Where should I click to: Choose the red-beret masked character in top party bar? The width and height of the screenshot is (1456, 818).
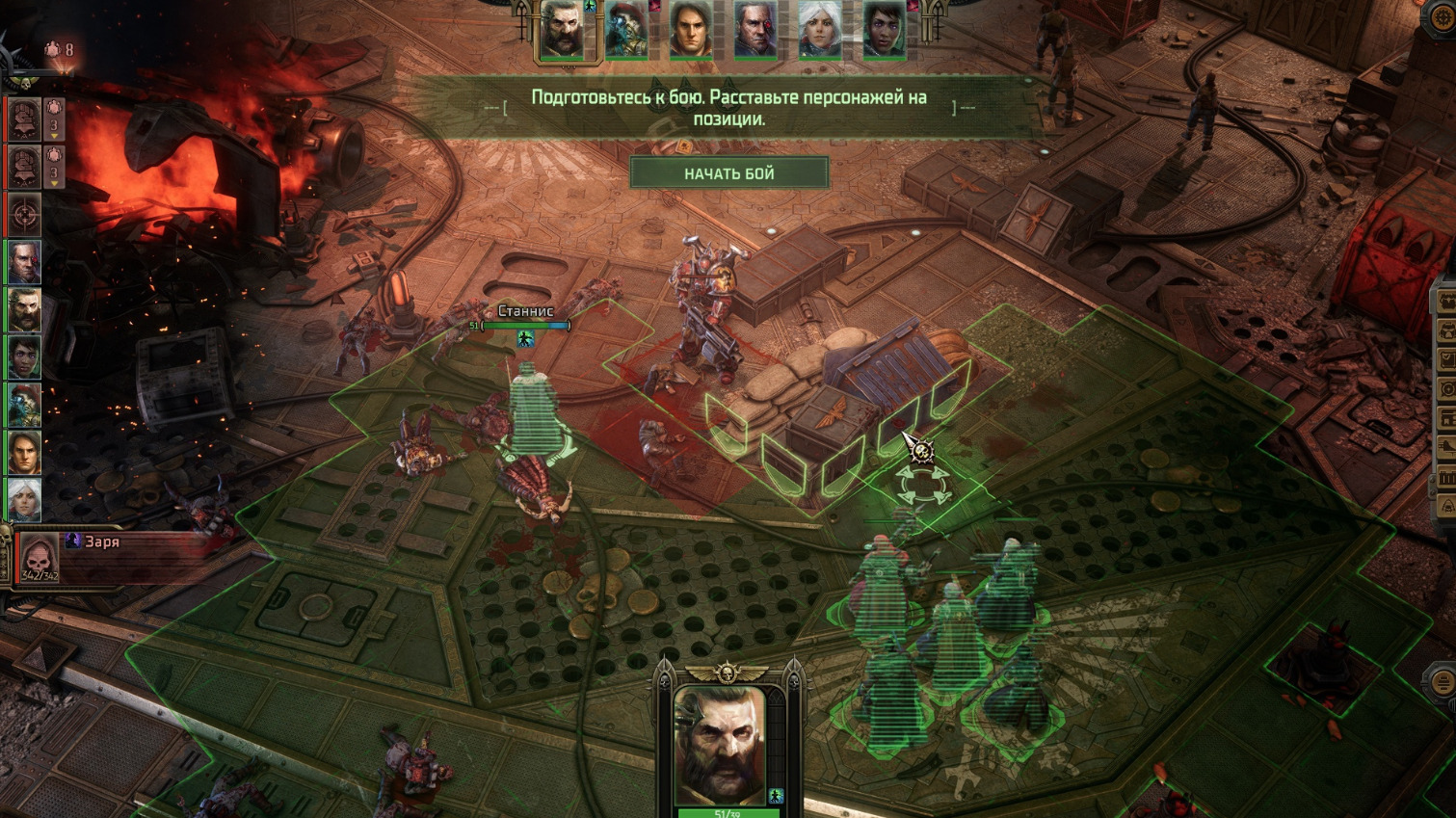(626, 29)
